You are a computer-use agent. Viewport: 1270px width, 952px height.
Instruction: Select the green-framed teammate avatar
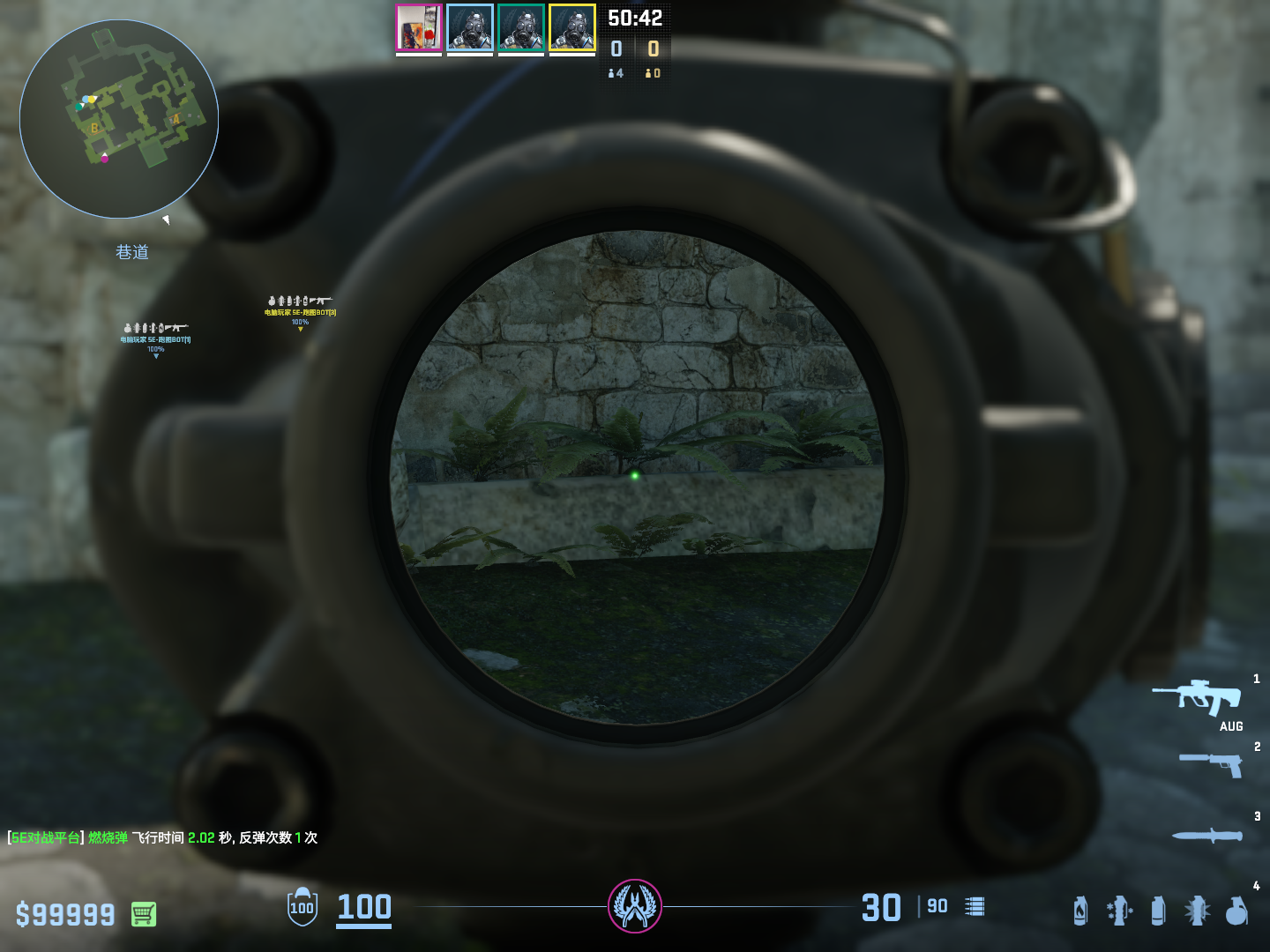pos(521,27)
